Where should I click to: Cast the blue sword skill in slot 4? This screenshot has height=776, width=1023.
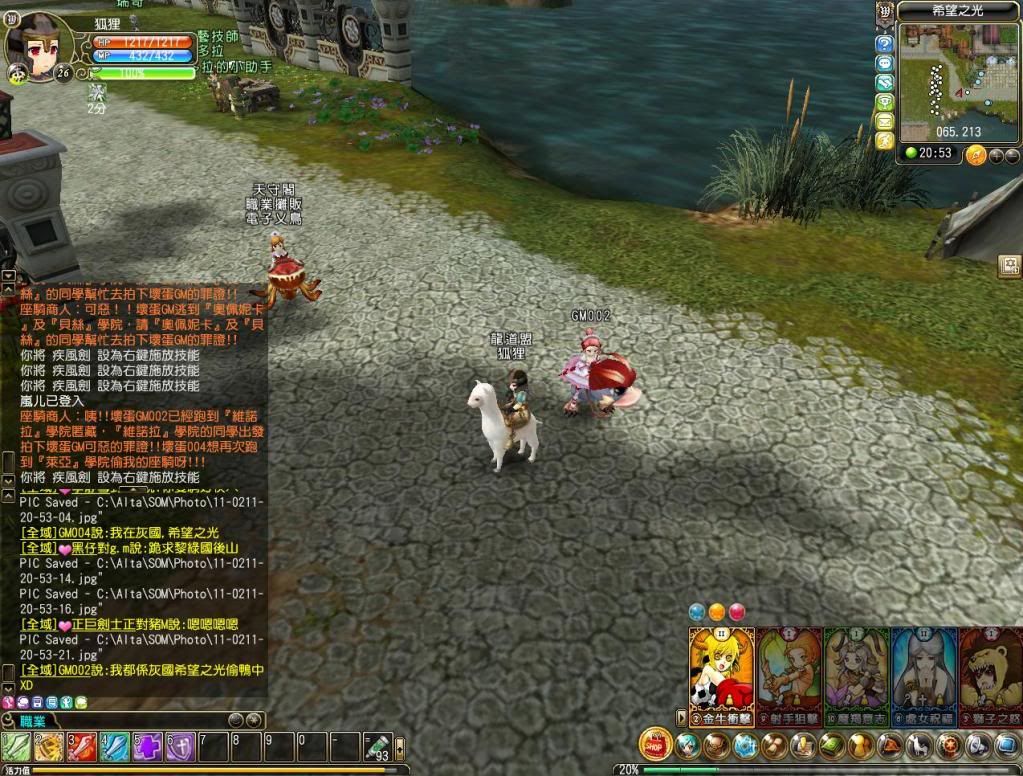point(115,747)
